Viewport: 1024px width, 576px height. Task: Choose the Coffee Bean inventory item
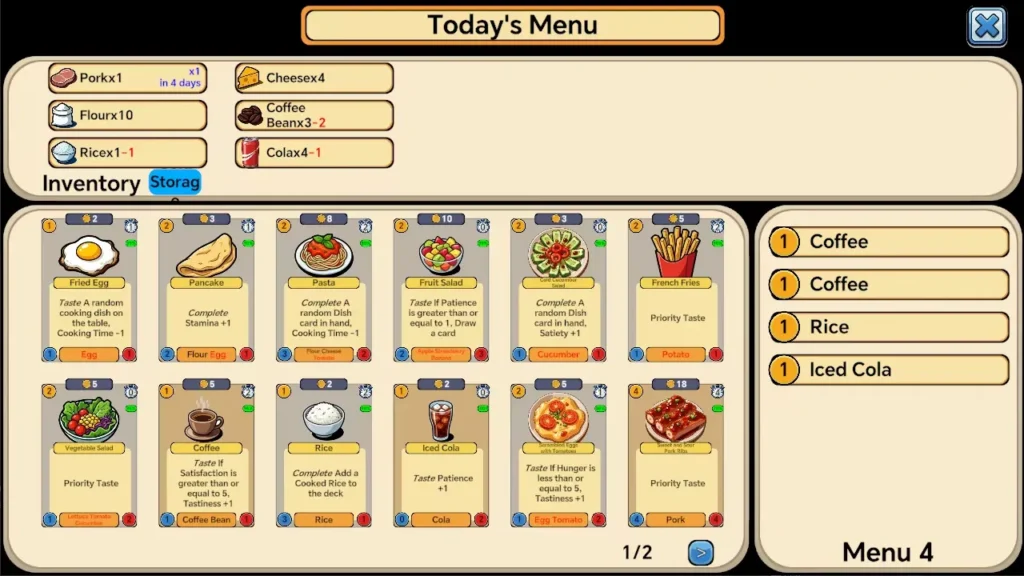point(314,115)
